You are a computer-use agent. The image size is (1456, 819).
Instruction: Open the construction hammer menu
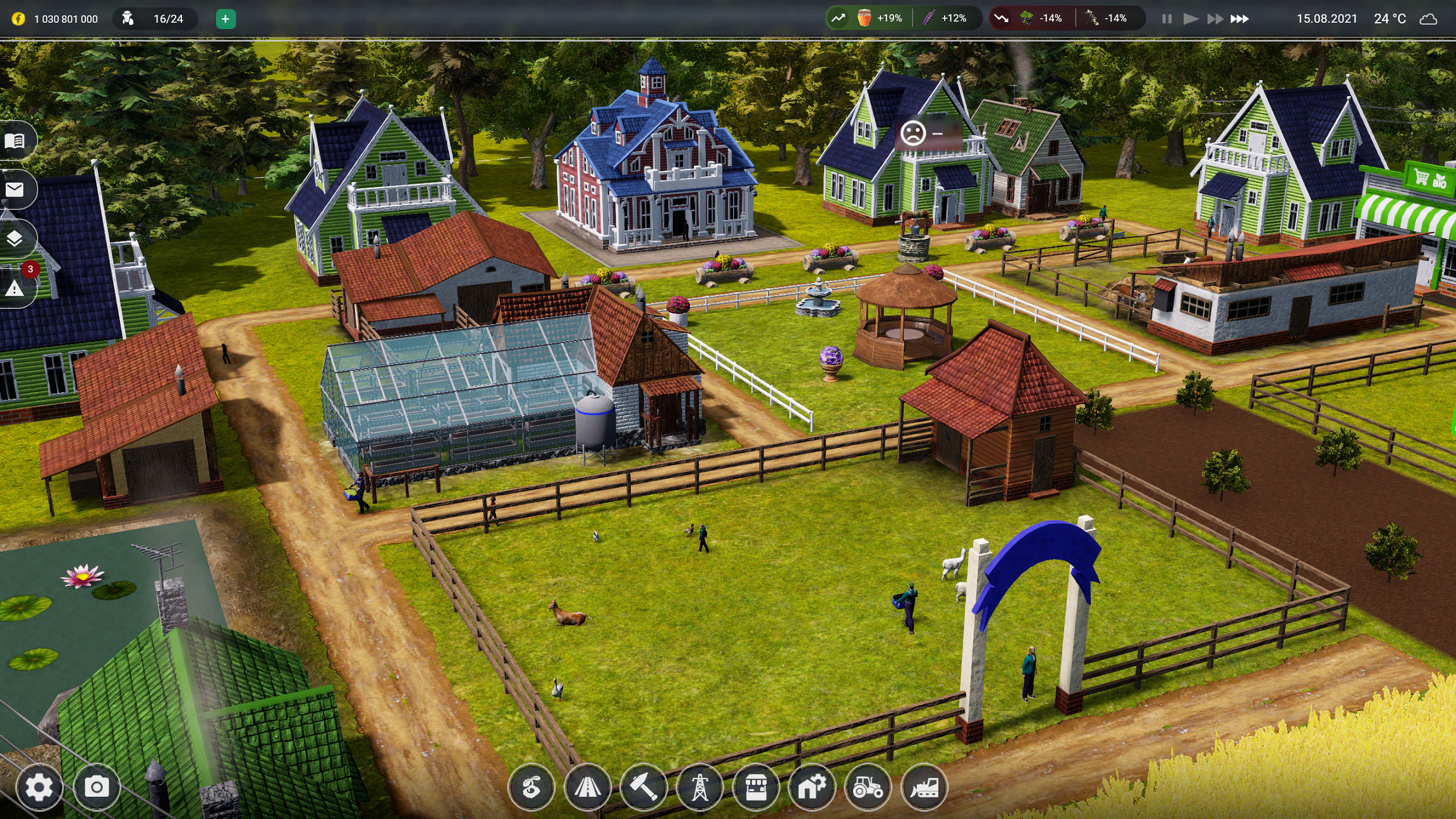click(644, 787)
